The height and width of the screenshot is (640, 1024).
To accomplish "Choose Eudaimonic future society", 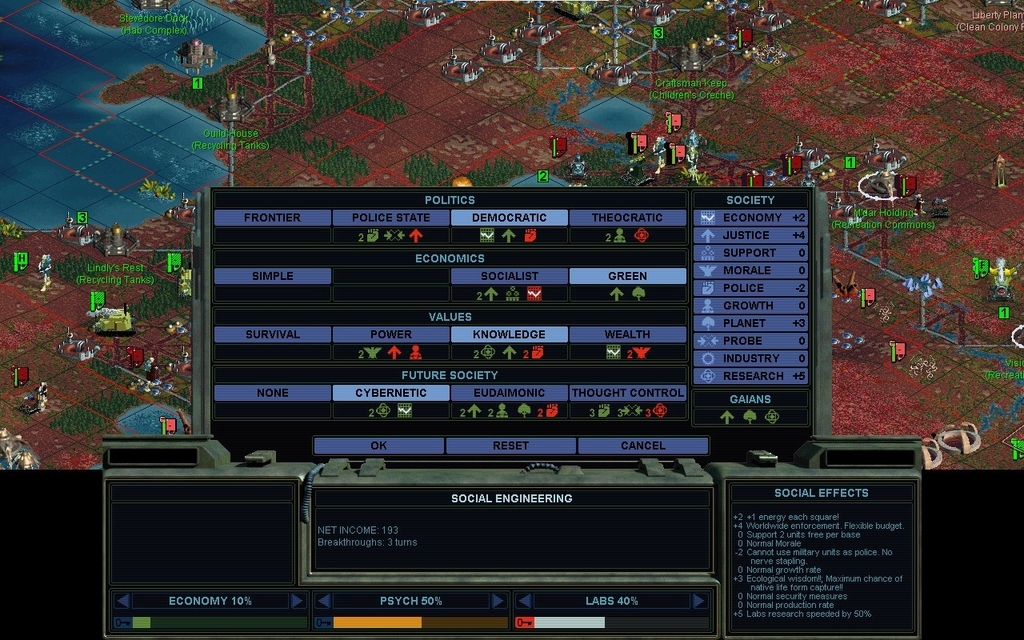I will pyautogui.click(x=509, y=393).
